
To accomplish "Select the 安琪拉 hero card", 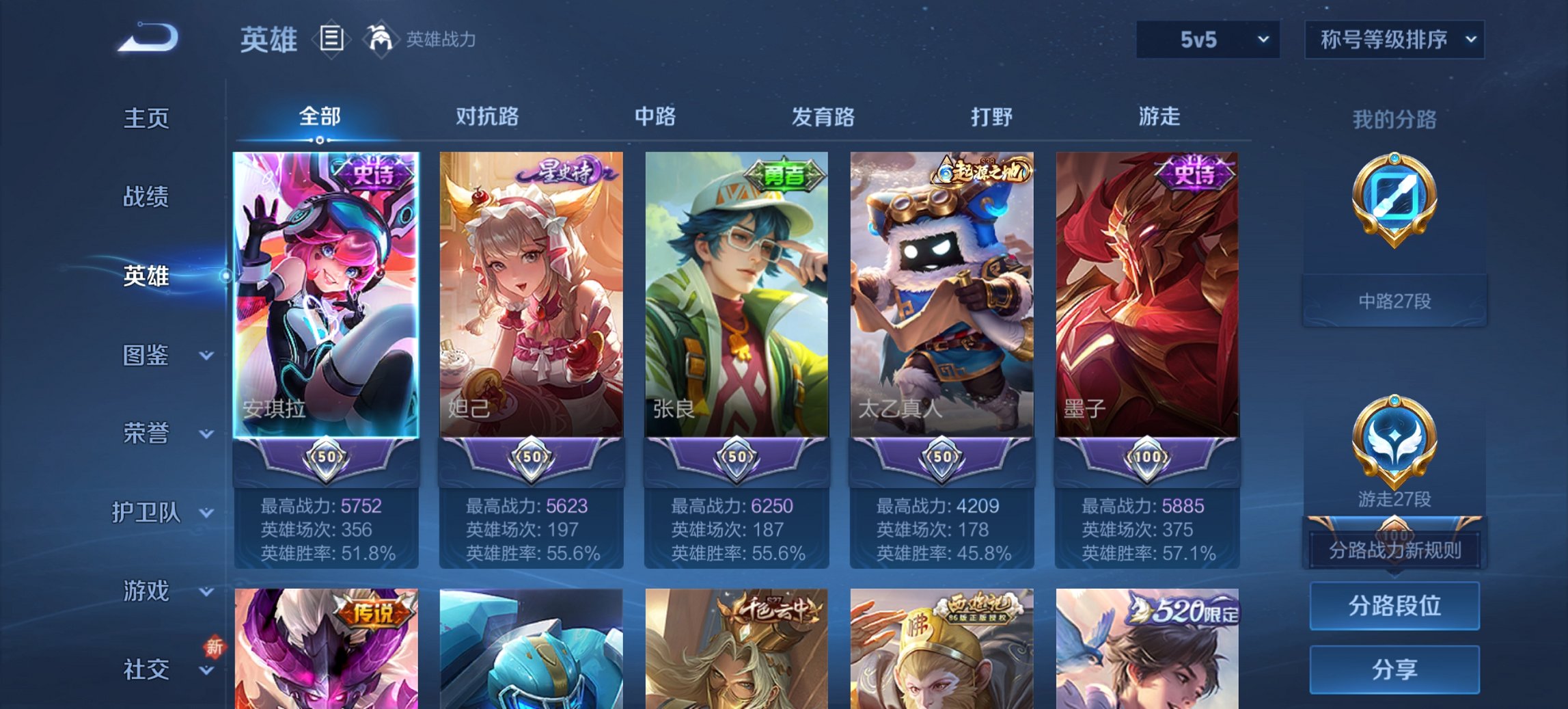I will pos(327,294).
